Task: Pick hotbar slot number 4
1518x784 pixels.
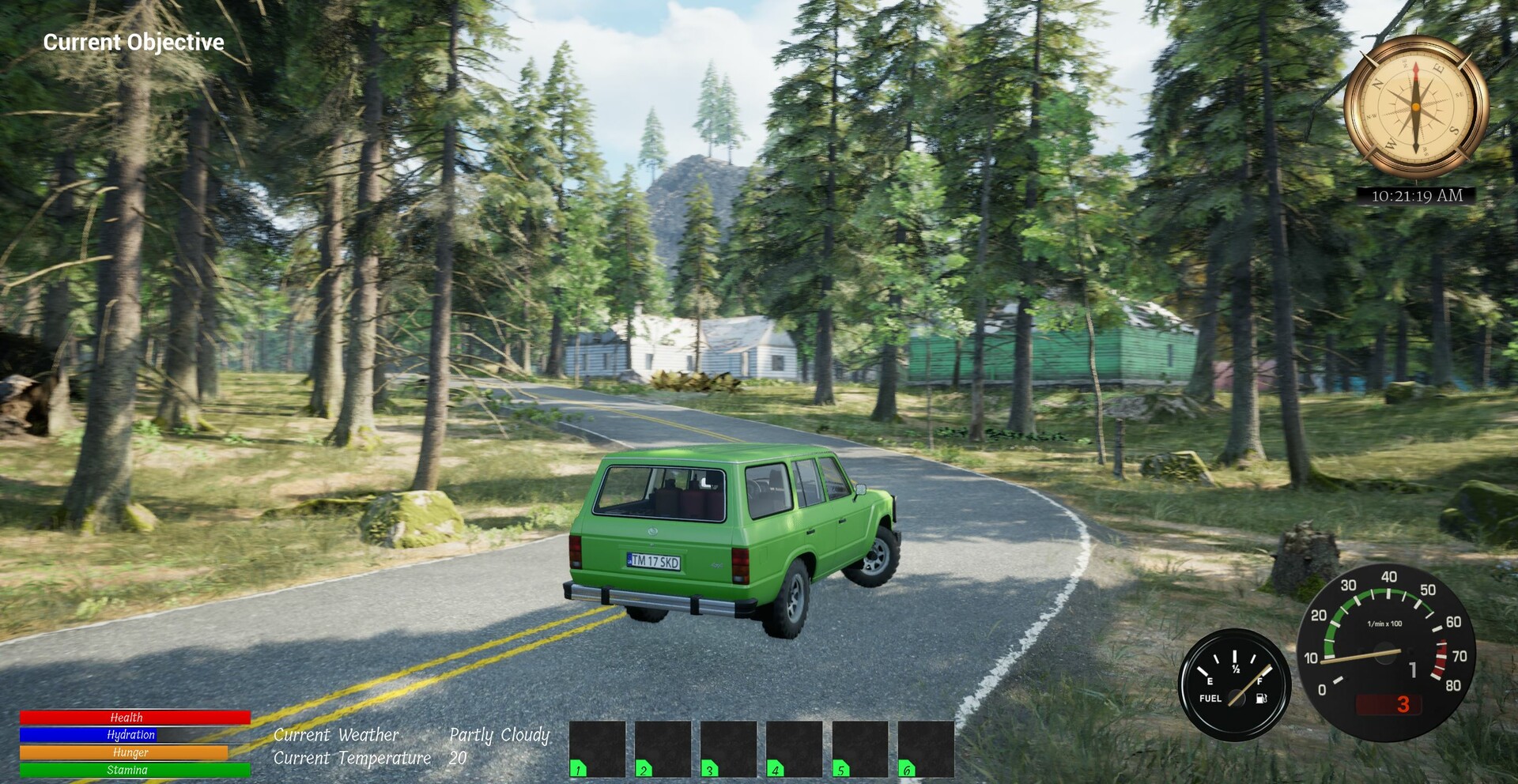Action: 794,748
